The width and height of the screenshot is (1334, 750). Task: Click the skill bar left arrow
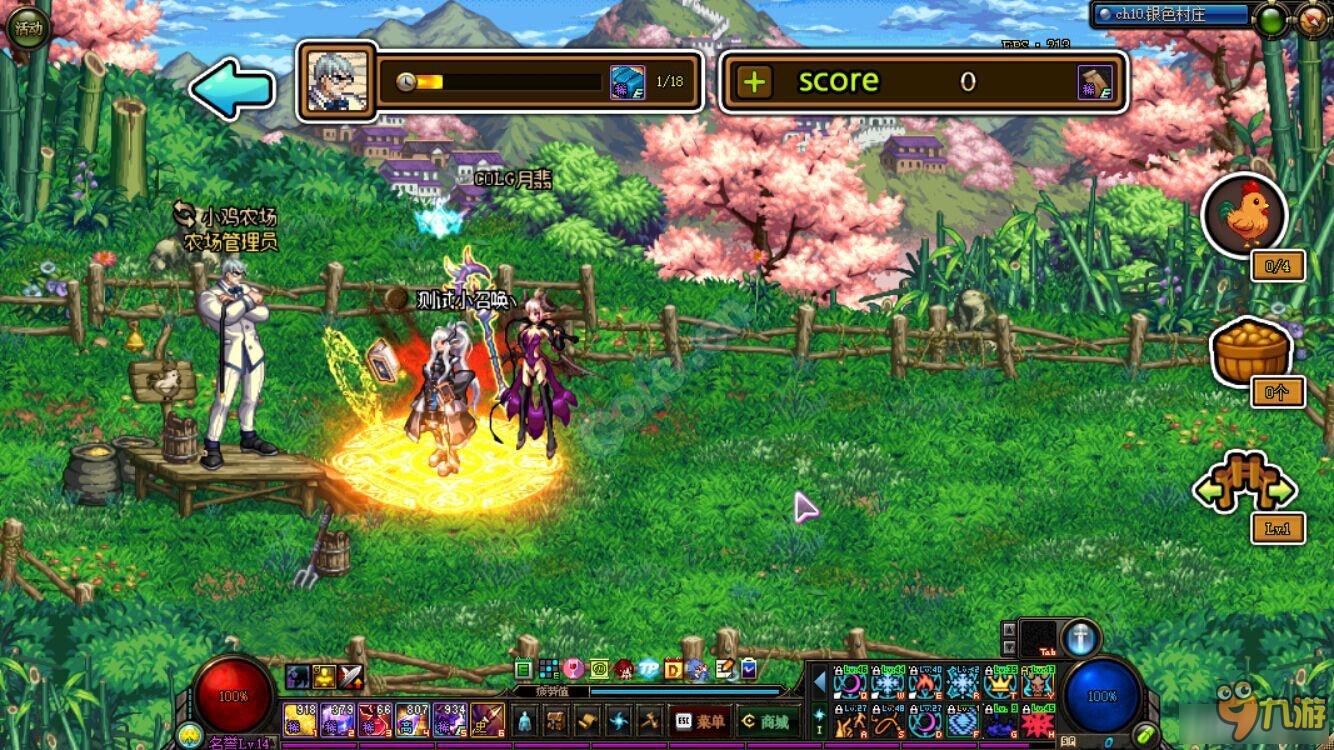[x=819, y=683]
